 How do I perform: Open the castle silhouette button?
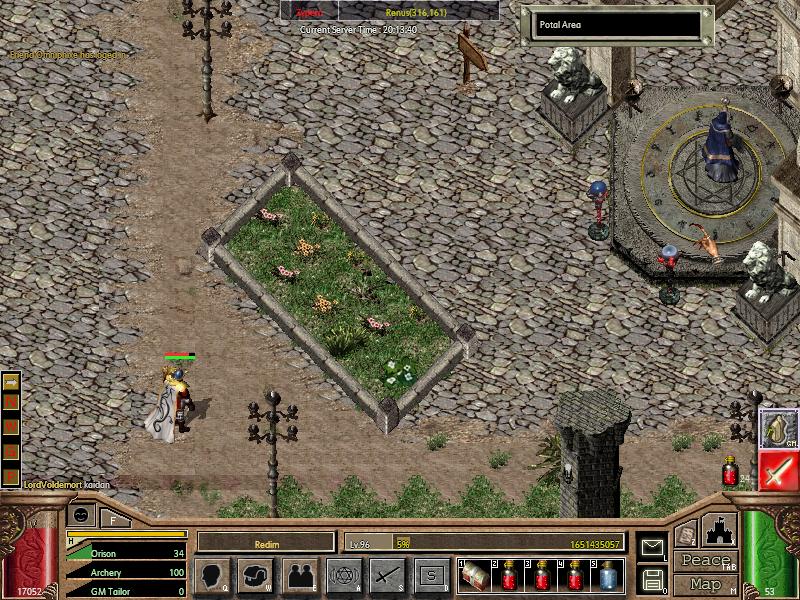click(x=721, y=531)
